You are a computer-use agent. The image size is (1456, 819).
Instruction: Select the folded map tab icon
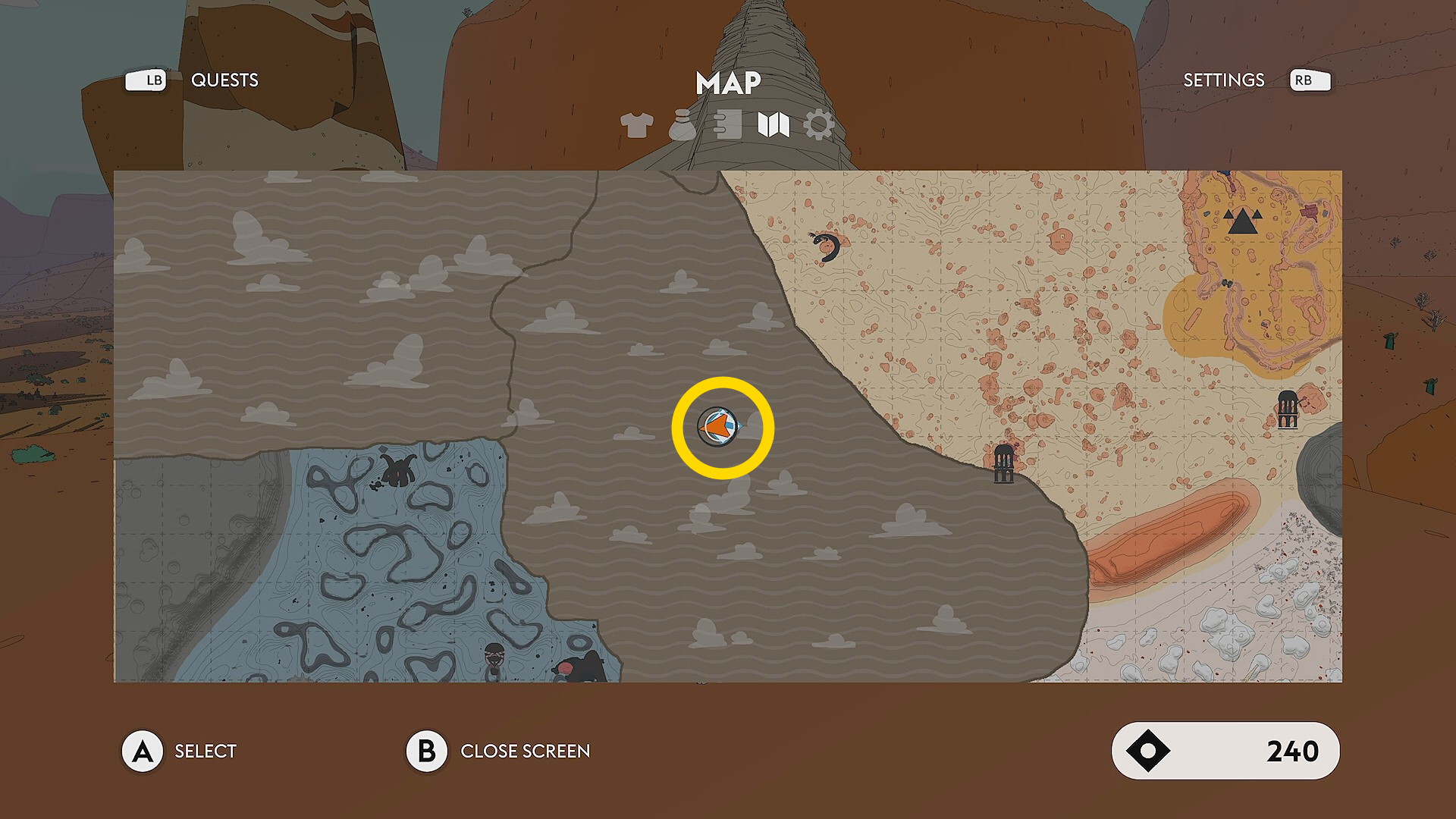tap(773, 125)
